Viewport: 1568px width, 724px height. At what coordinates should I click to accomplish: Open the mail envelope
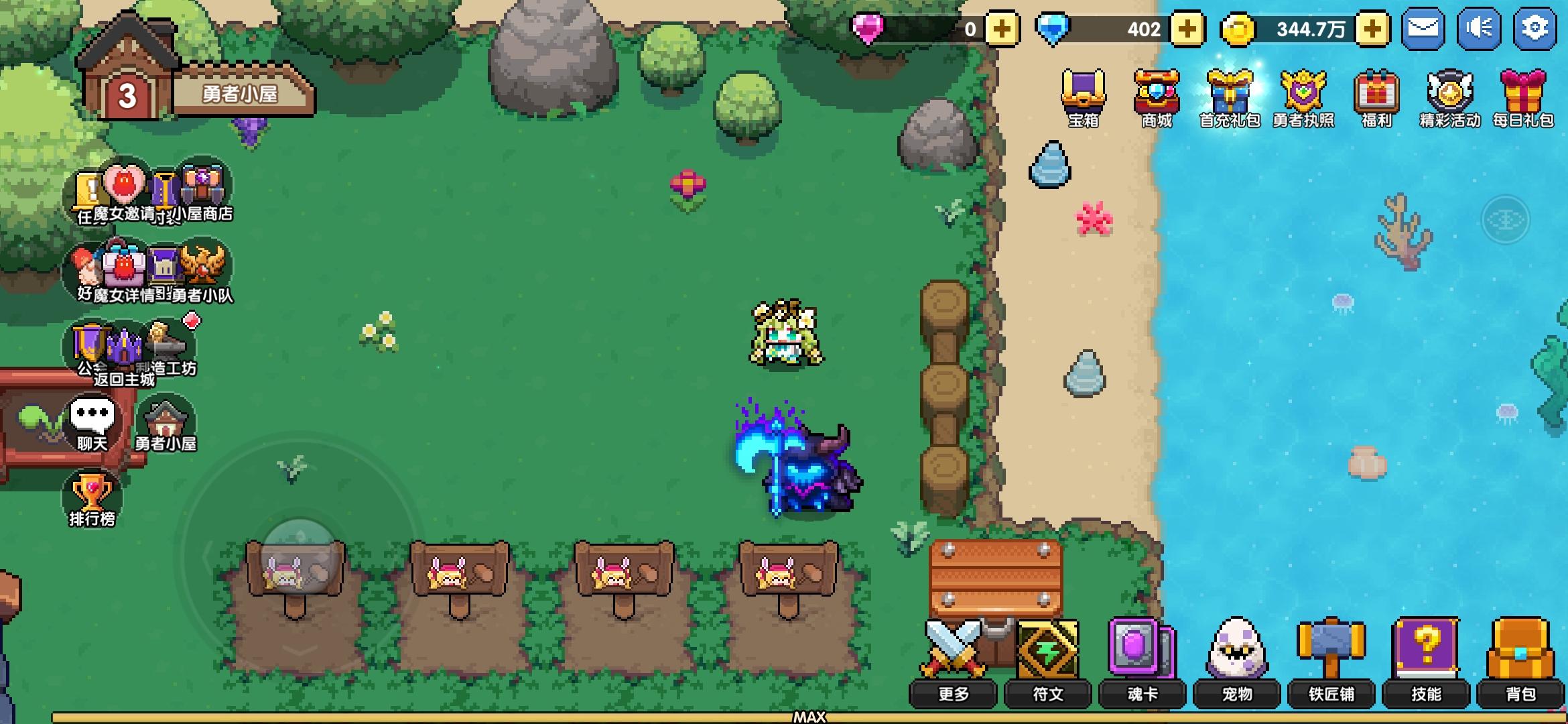[1425, 28]
